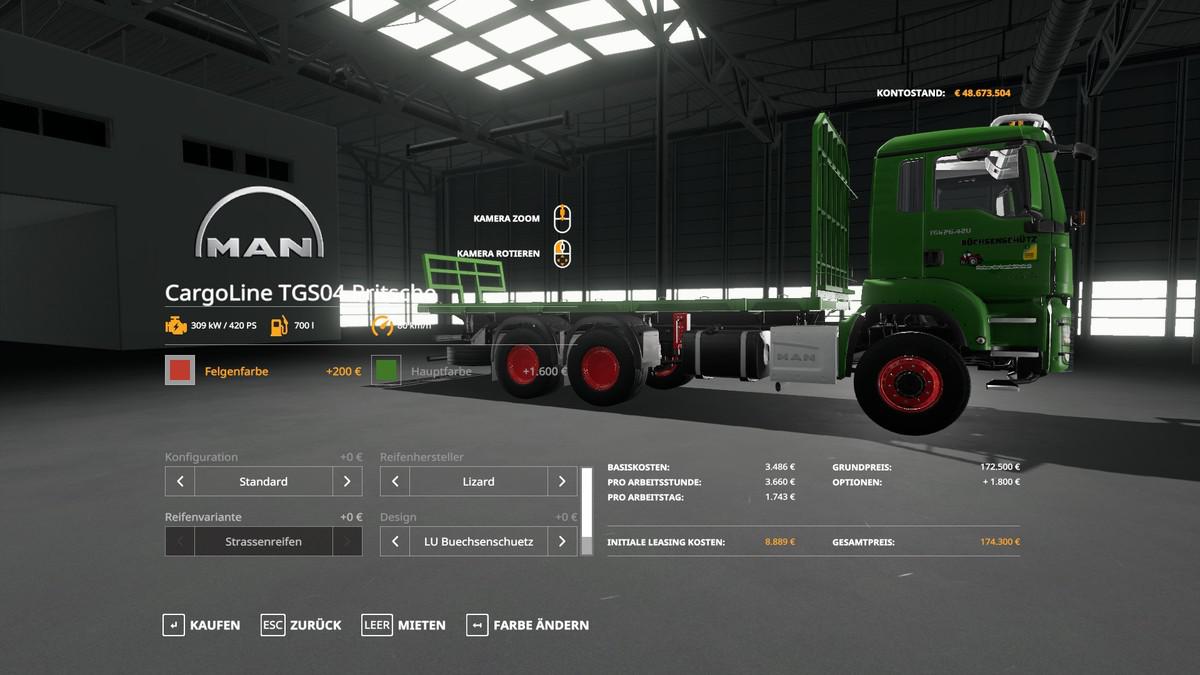Switch to previous Design before LU Buechsenschuetz
The height and width of the screenshot is (675, 1200).
pyautogui.click(x=395, y=541)
